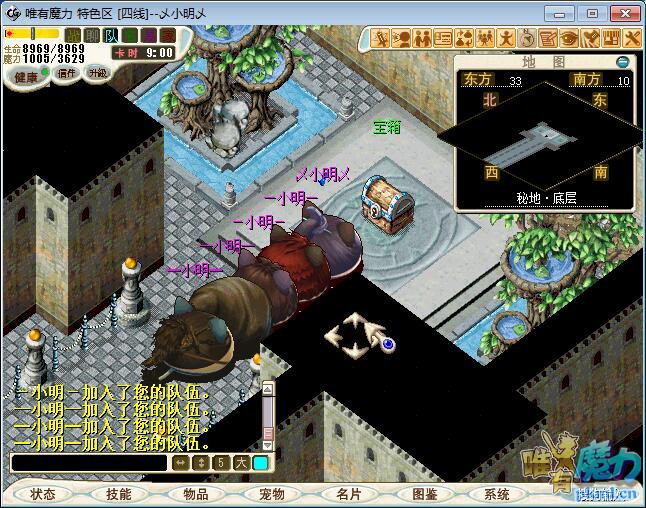This screenshot has width=646, height=508.
Task: Type in the chat input box
Action: point(88,463)
